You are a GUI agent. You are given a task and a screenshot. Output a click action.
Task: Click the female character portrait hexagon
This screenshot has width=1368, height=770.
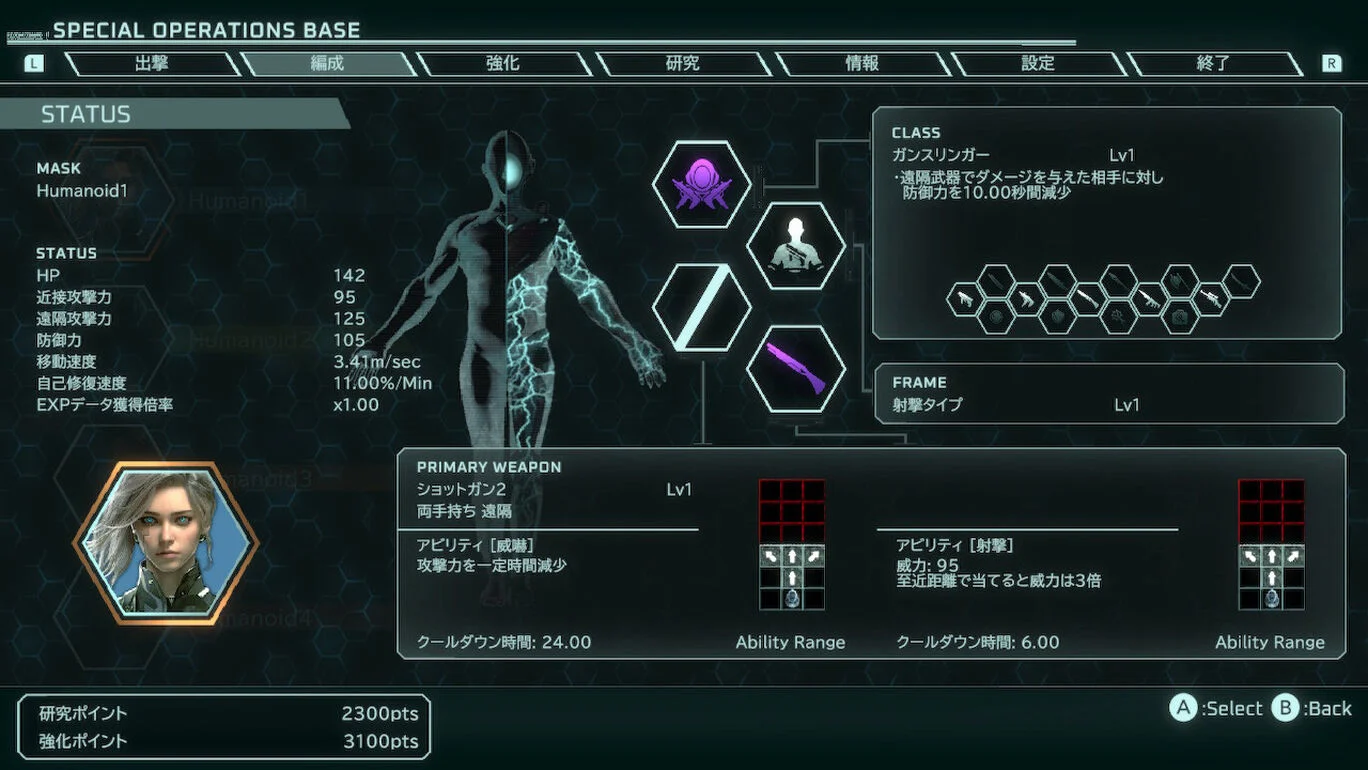(x=165, y=541)
